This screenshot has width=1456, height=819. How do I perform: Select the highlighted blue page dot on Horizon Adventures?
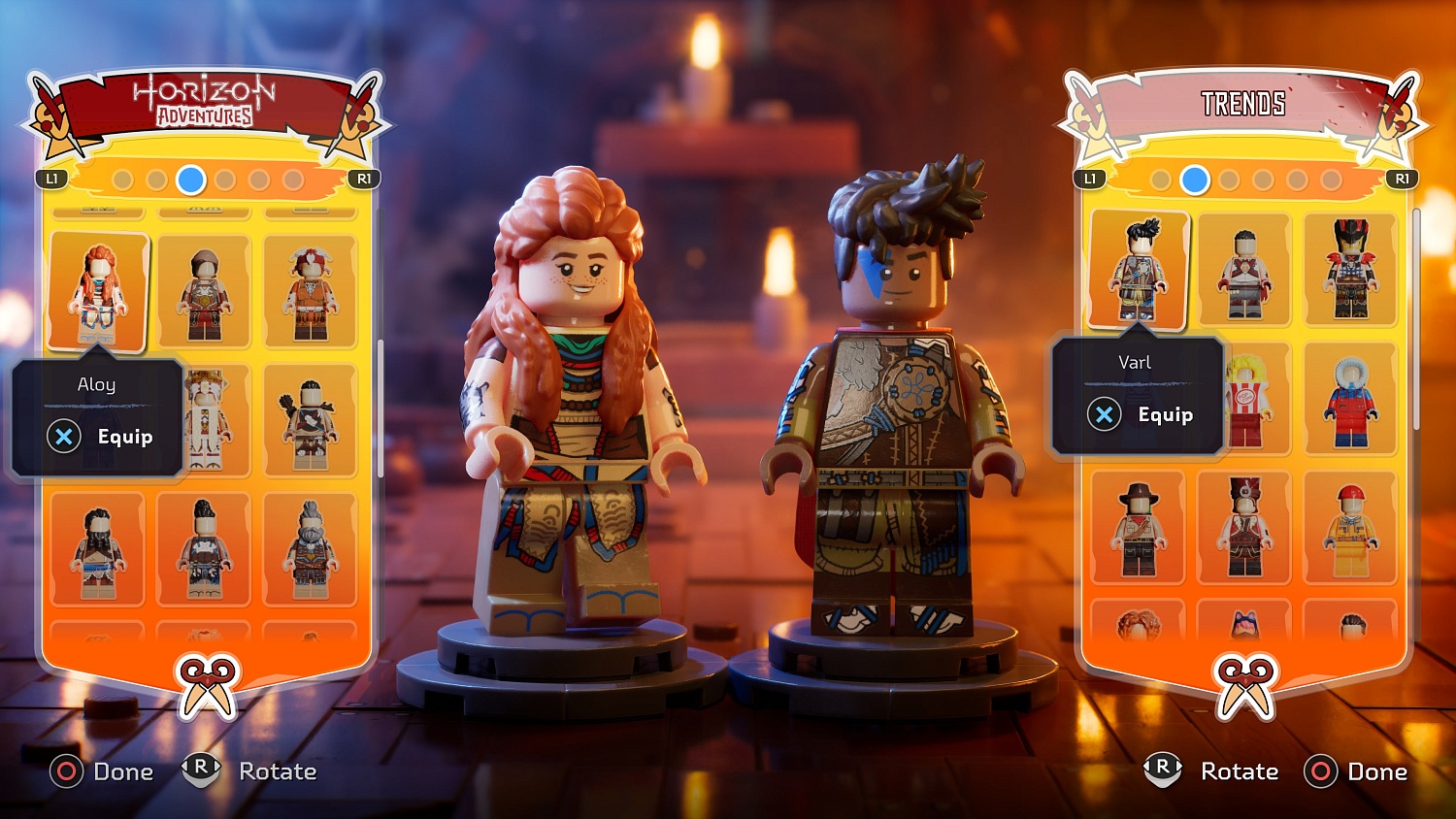[190, 180]
